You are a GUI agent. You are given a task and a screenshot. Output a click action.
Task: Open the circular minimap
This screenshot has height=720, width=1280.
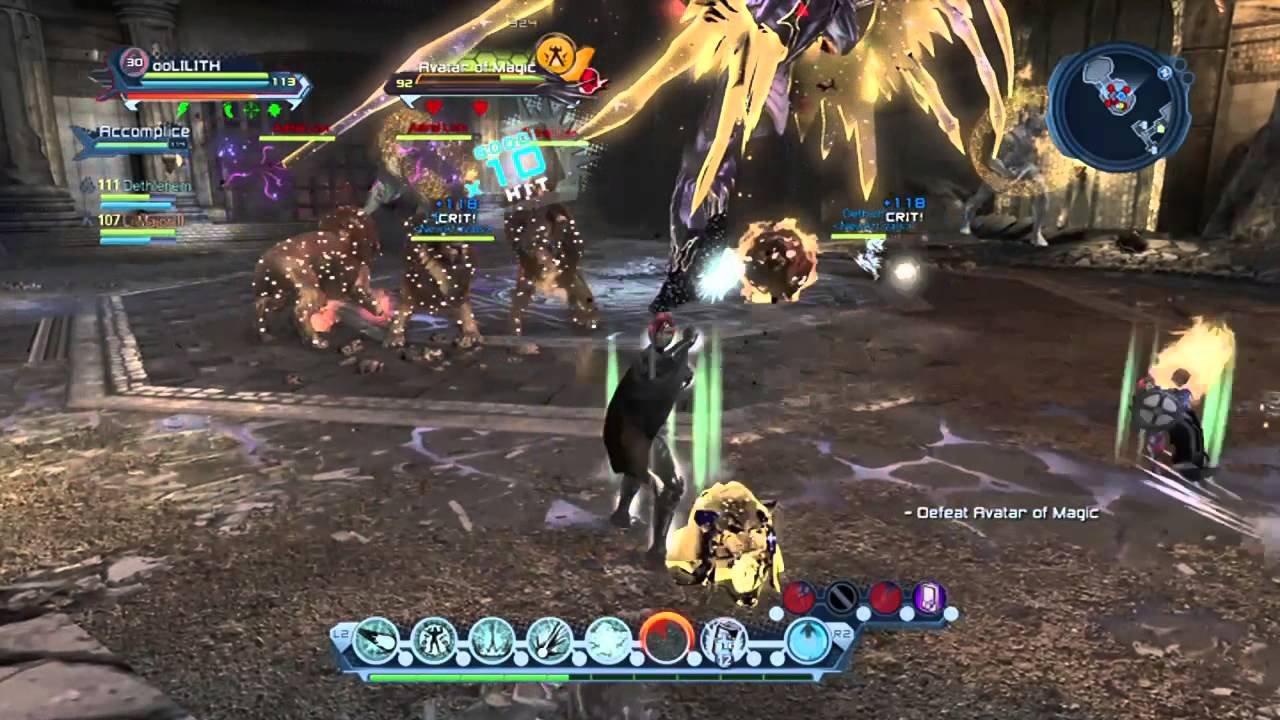pos(1116,106)
